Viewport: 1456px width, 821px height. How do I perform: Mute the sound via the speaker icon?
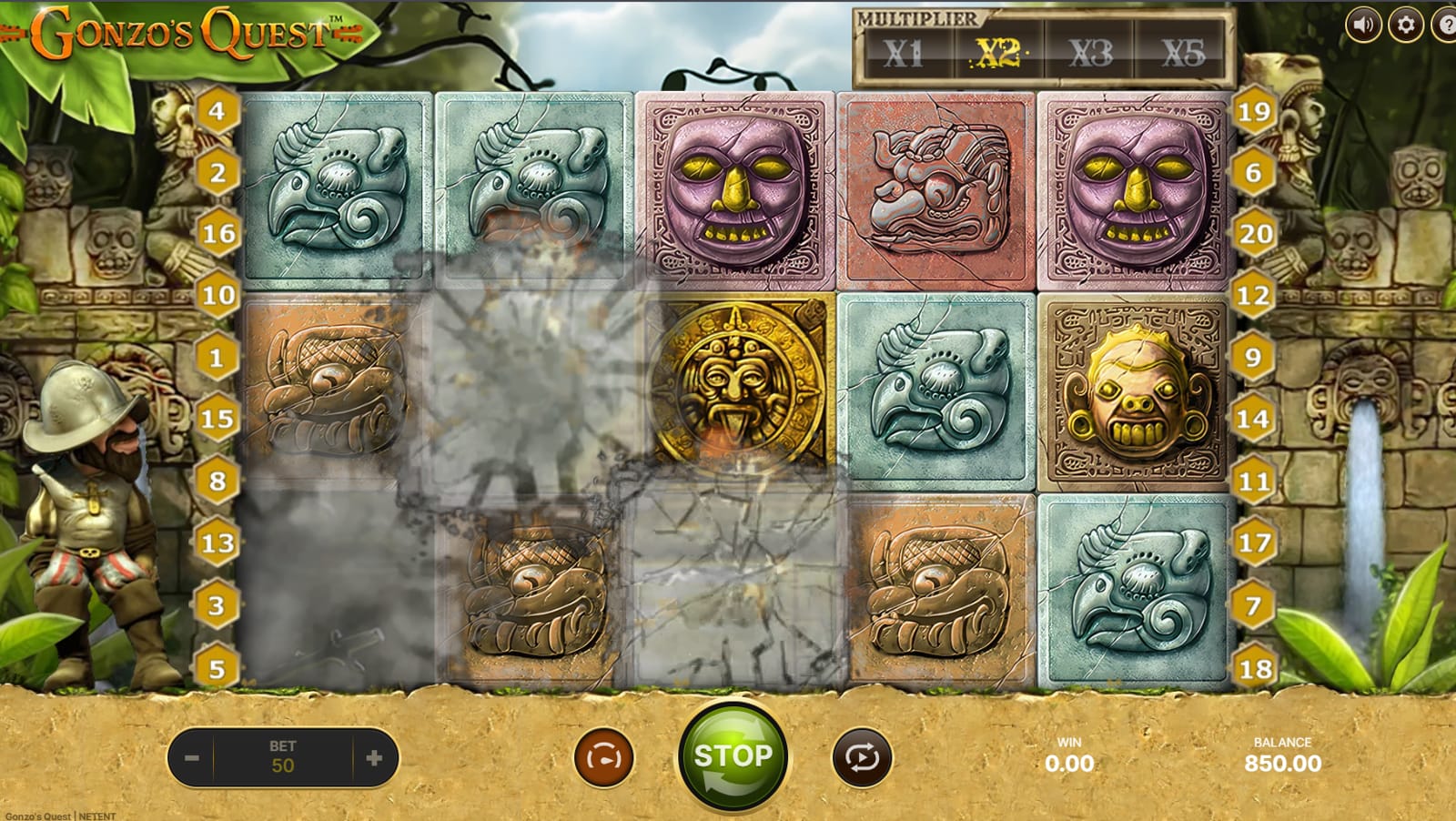point(1363,25)
